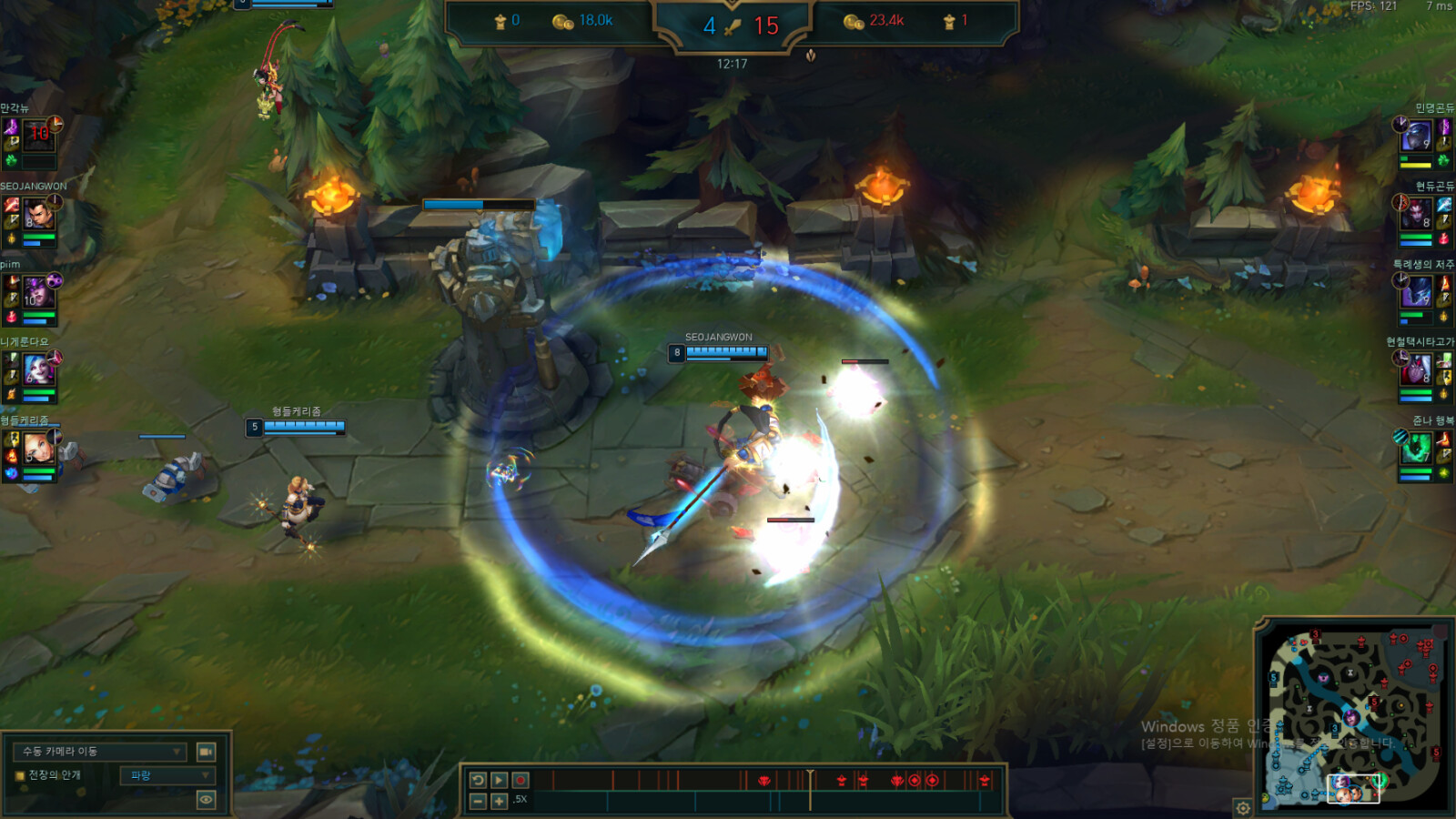Screen dimensions: 1456x819
Task: Click the minimap
Action: click(x=1356, y=719)
